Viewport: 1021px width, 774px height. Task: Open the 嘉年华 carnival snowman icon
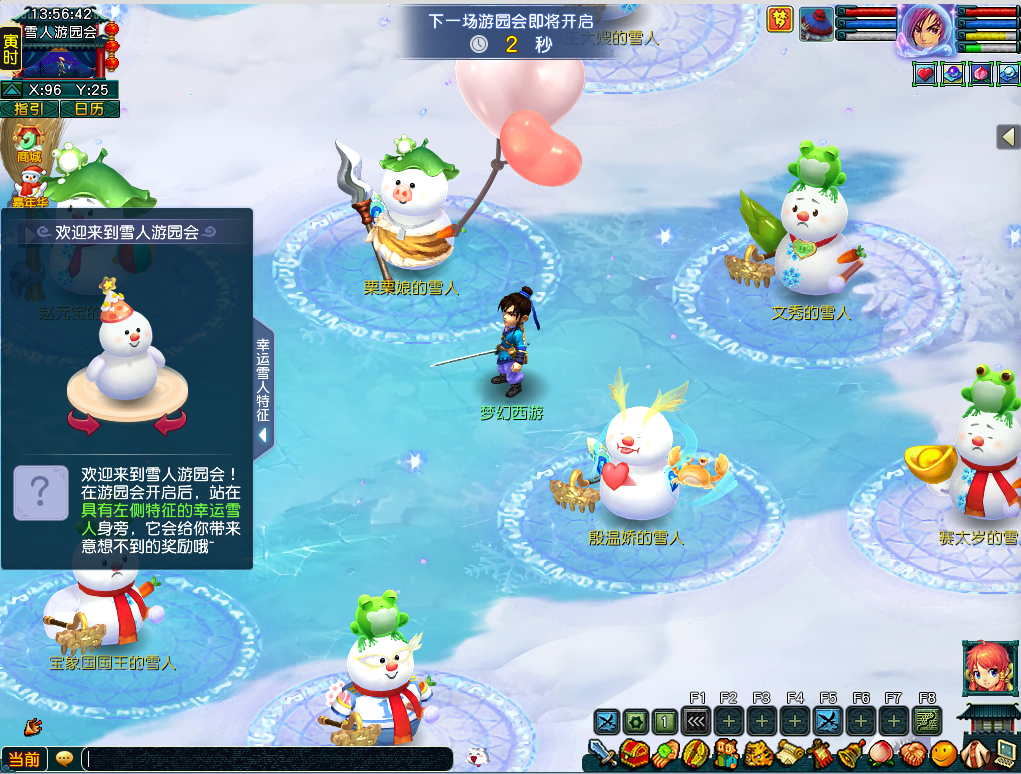pos(29,186)
